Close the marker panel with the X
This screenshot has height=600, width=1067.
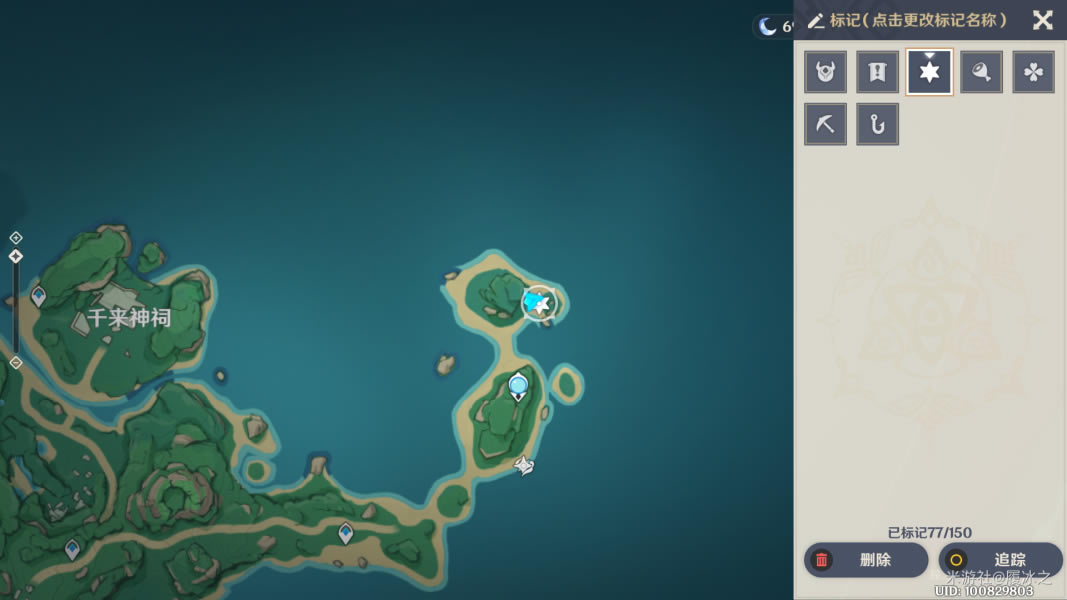(1042, 20)
